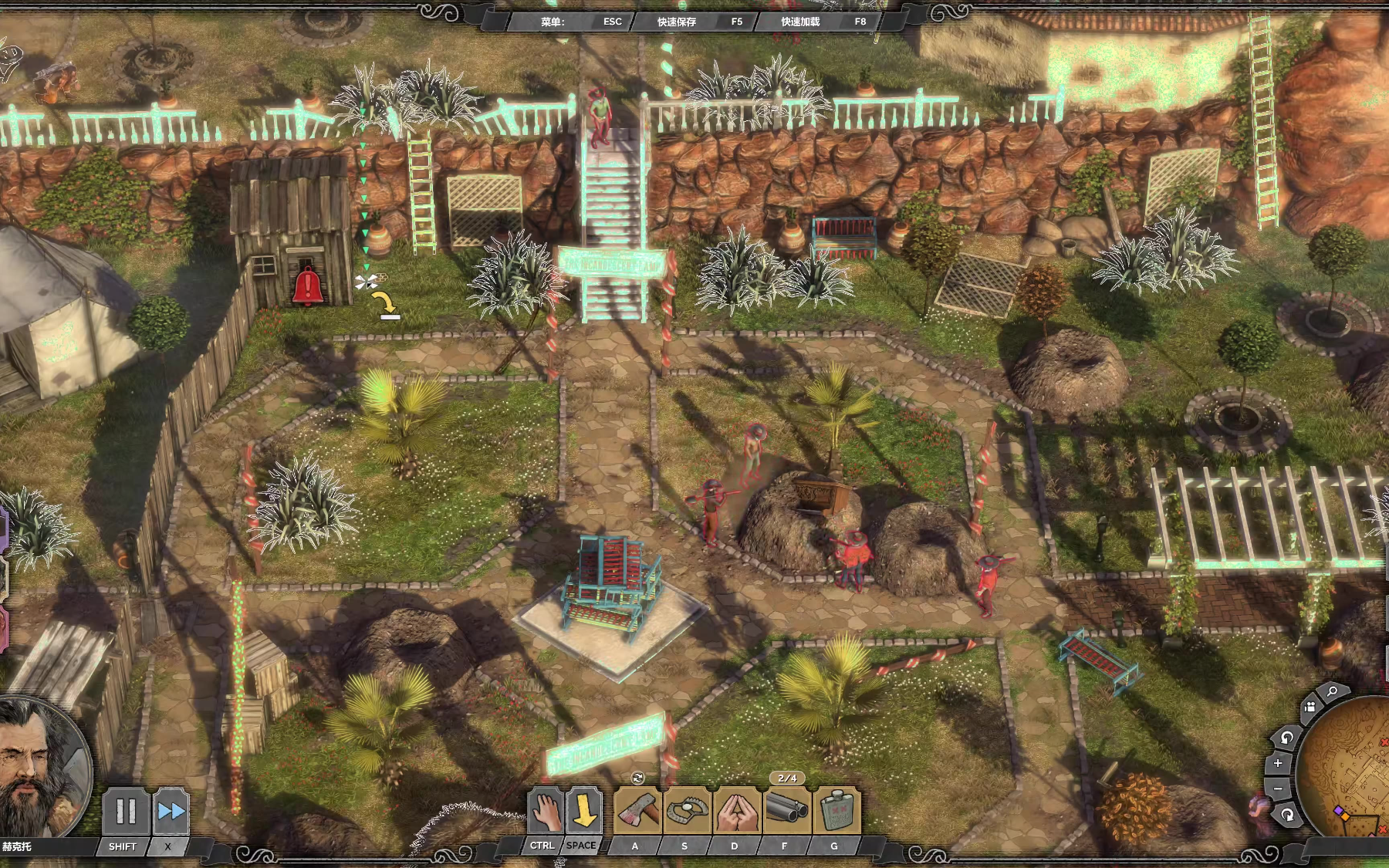Image resolution: width=1389 pixels, height=868 pixels.
Task: Use the liquor flask item
Action: coord(836,812)
